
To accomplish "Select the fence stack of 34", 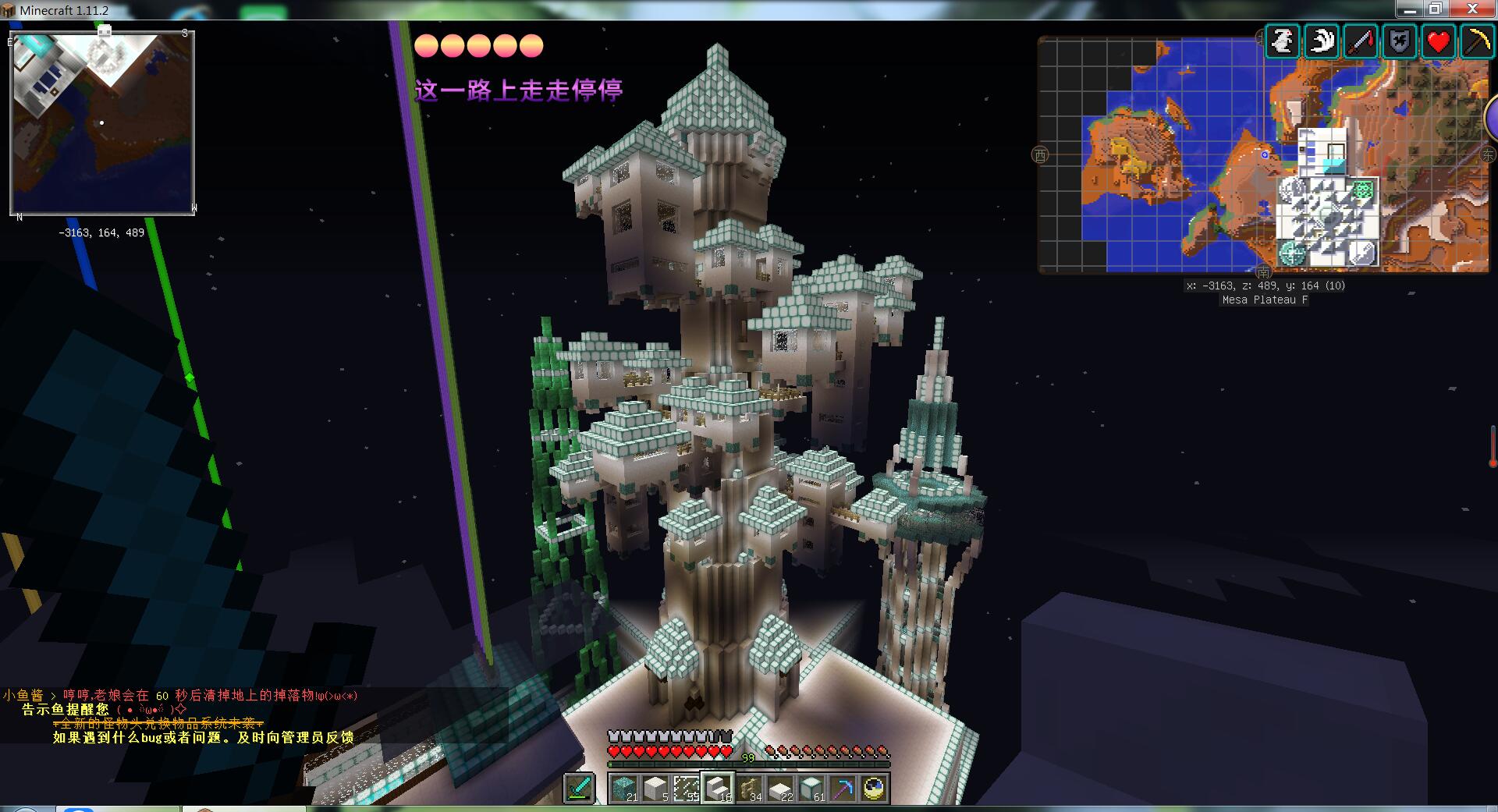I will (749, 788).
